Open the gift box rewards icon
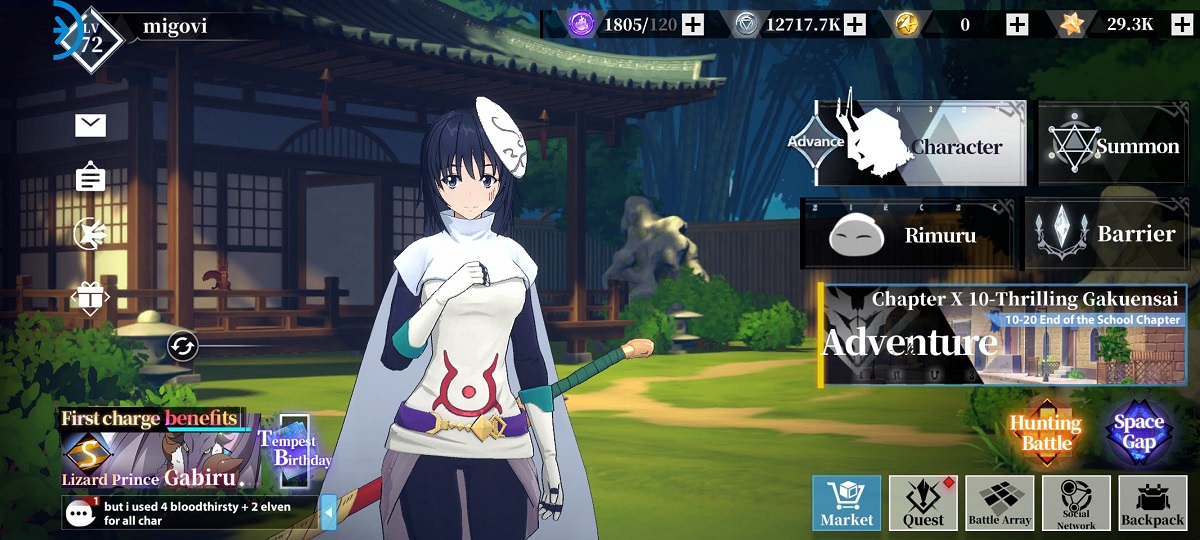Screen dimensions: 1200x540 [90, 297]
